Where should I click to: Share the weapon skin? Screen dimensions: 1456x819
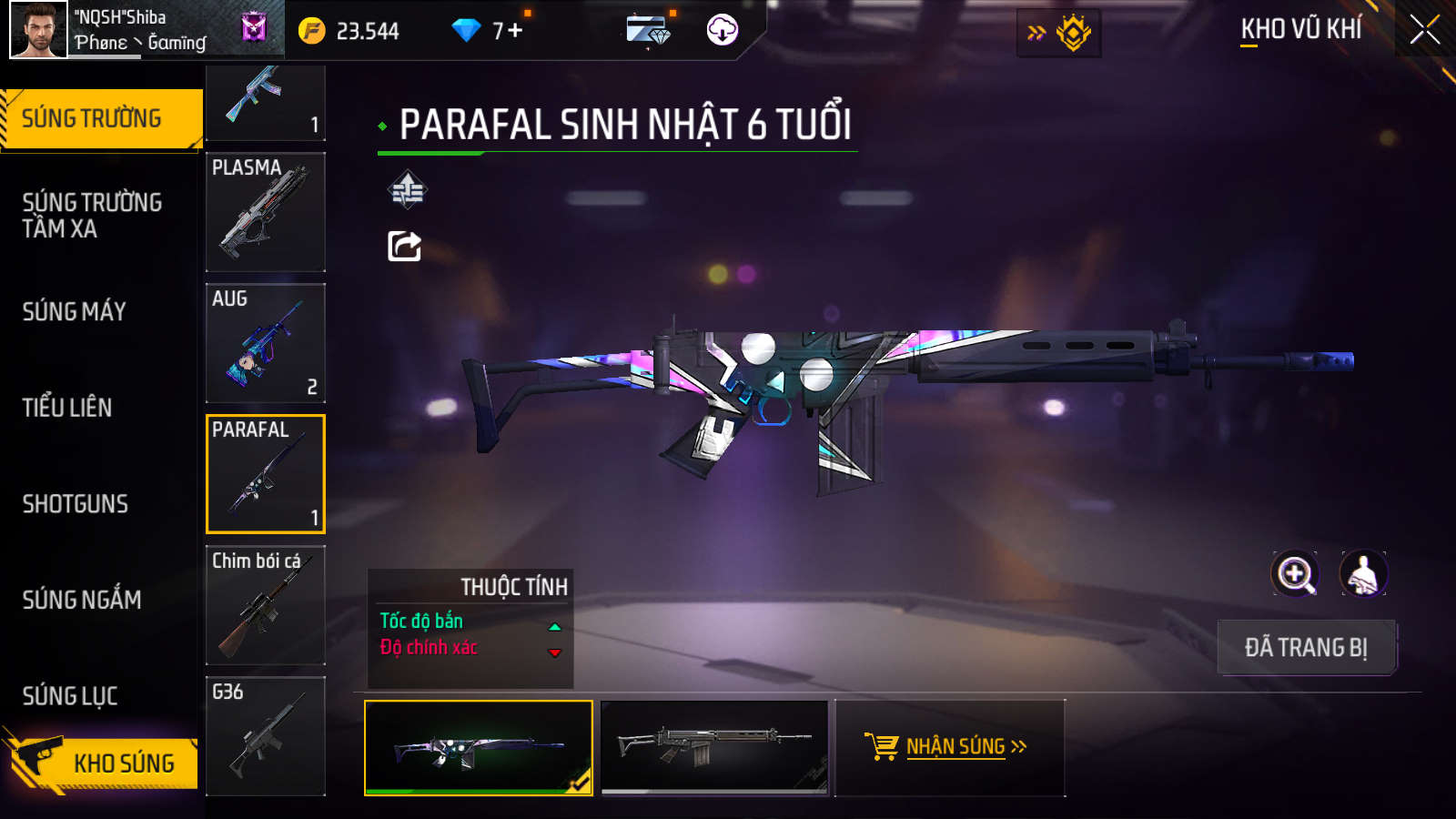(x=405, y=246)
